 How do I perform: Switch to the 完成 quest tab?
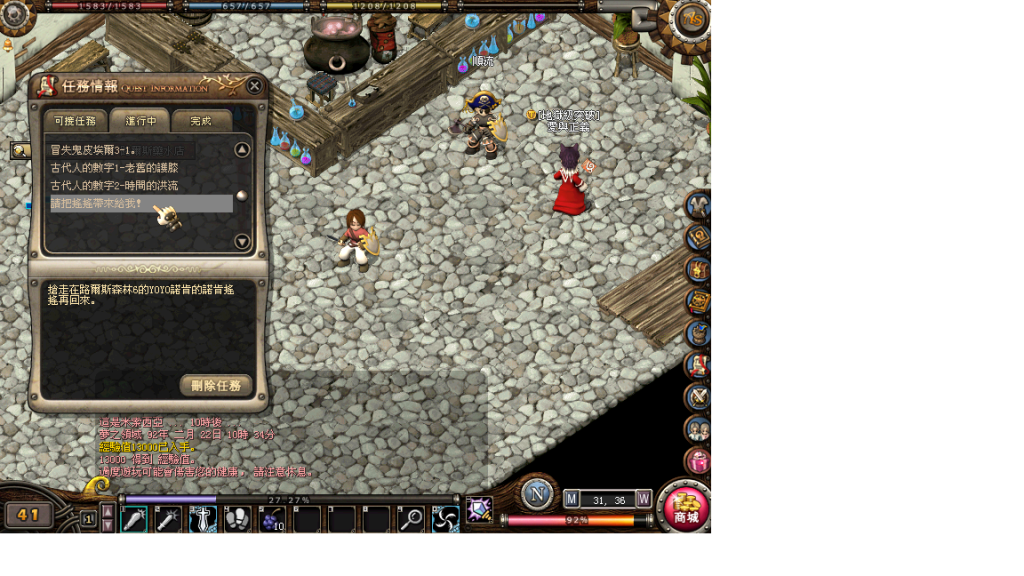click(201, 121)
